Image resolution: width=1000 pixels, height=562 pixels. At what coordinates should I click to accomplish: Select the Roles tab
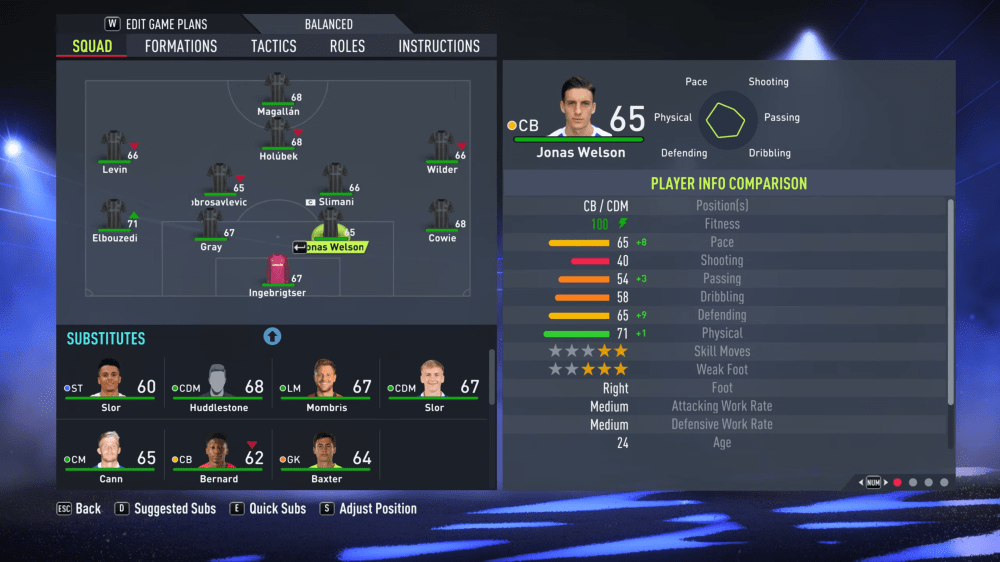click(347, 46)
